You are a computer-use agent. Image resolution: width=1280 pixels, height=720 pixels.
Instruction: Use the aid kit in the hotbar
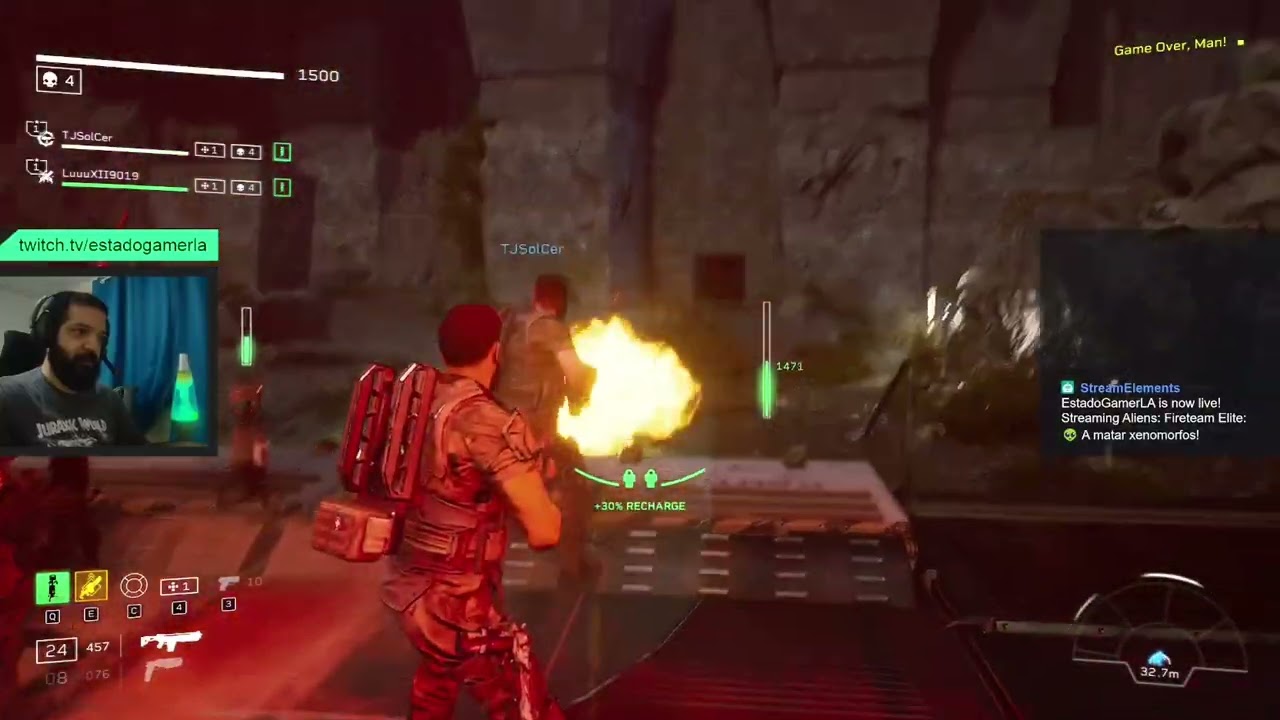coord(179,586)
